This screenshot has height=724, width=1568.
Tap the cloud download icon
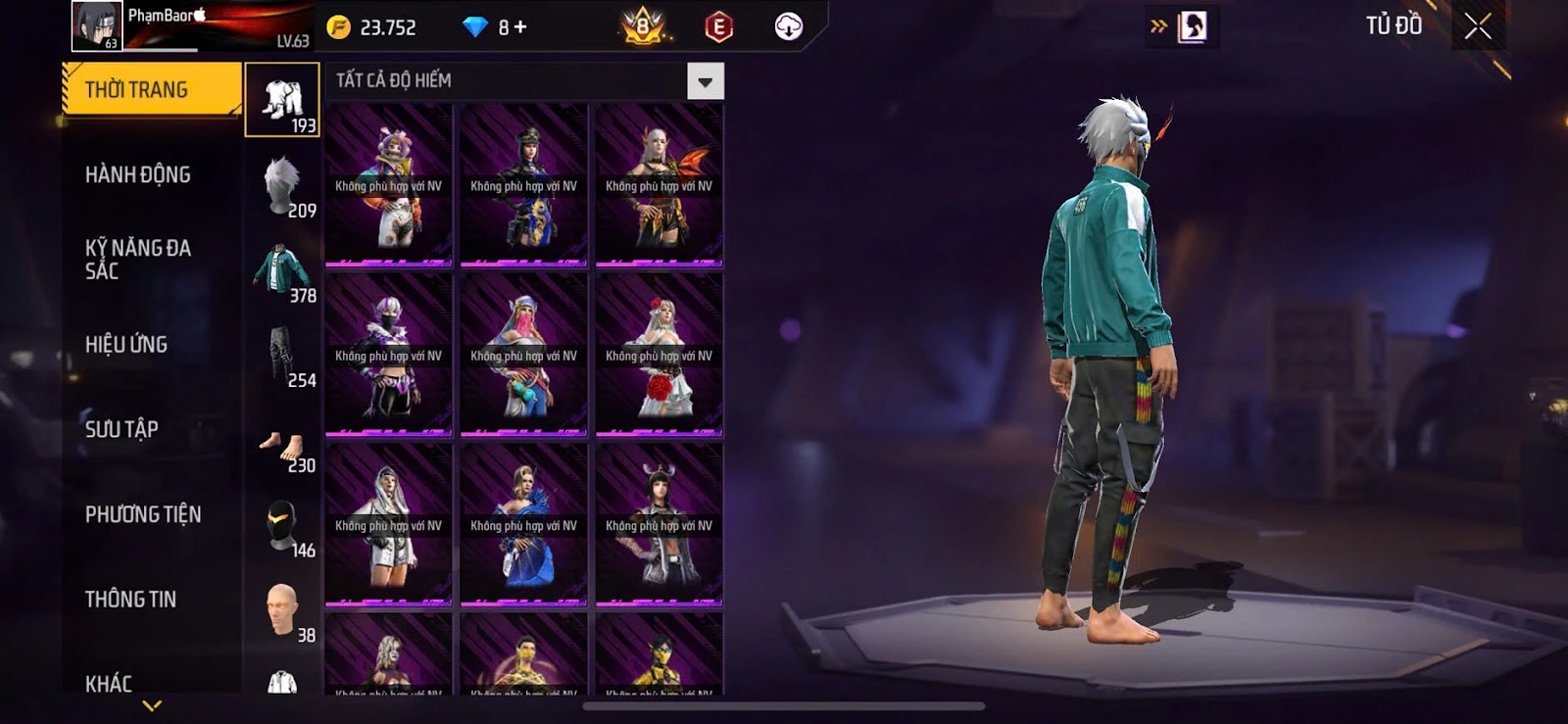click(788, 26)
